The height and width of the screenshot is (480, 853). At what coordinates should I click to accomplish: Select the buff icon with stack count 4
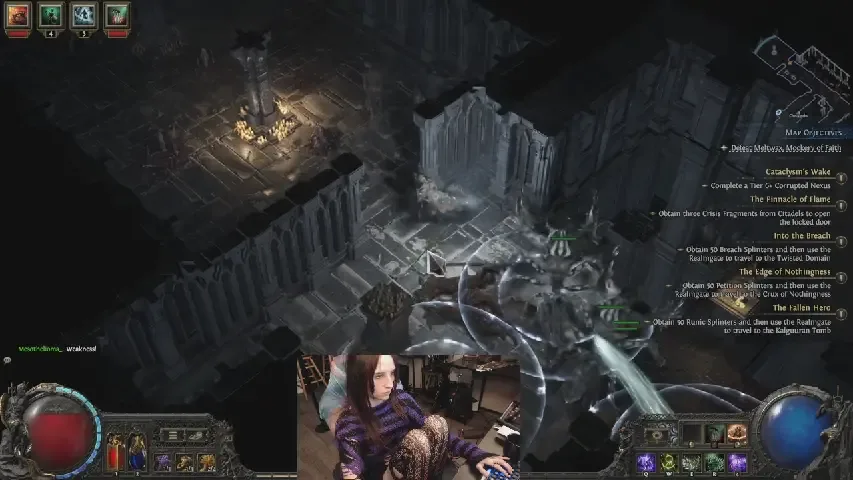[x=52, y=14]
